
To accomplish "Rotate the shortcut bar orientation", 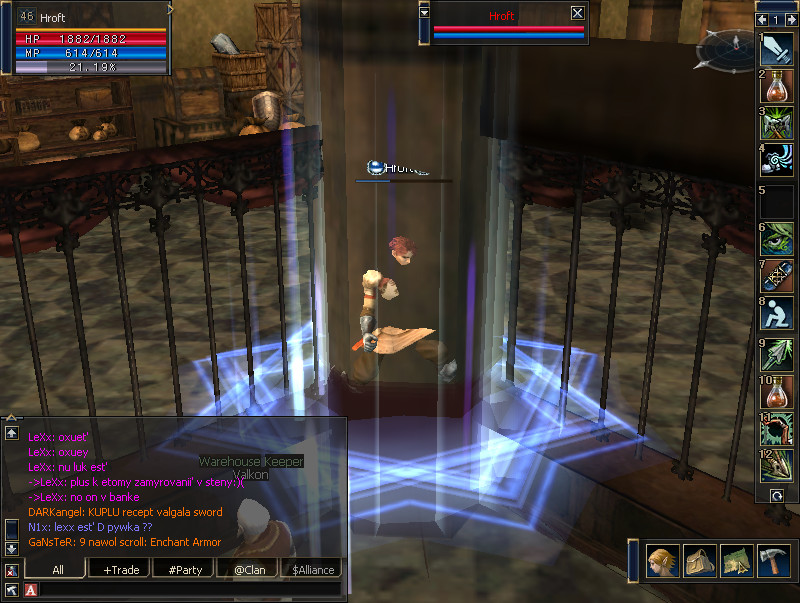I will (776, 495).
